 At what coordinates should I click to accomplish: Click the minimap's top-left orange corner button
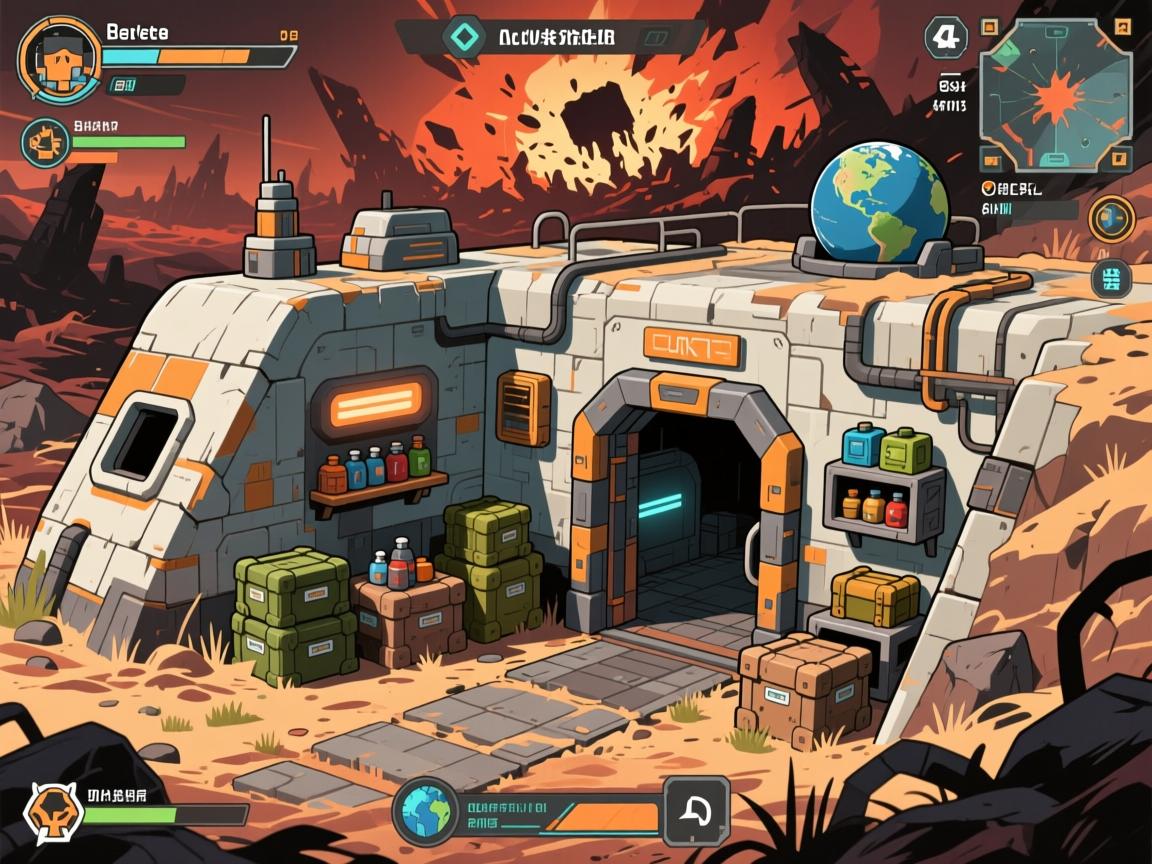tap(990, 27)
